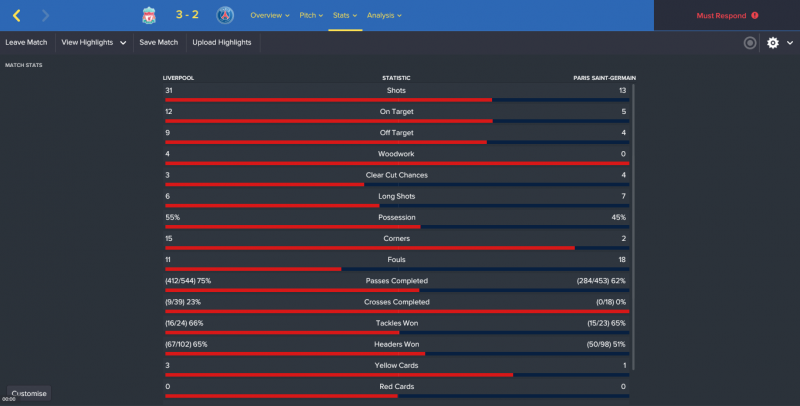Leave the match
This screenshot has width=800, height=406.
point(26,43)
